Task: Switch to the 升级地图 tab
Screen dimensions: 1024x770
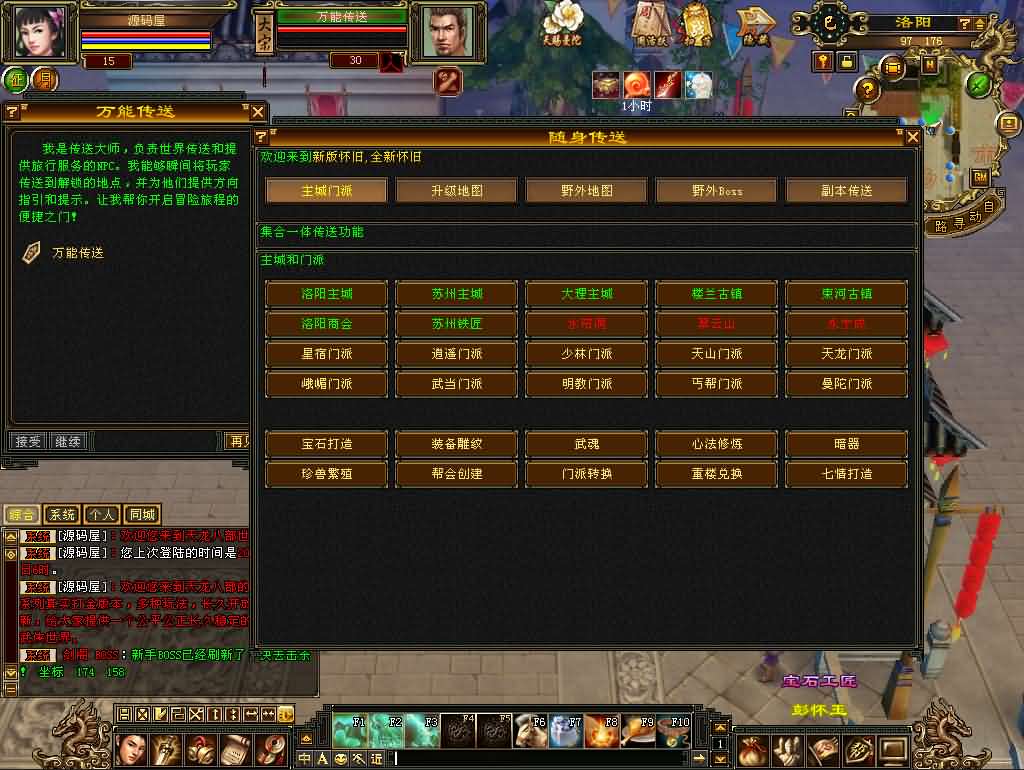Action: click(456, 190)
